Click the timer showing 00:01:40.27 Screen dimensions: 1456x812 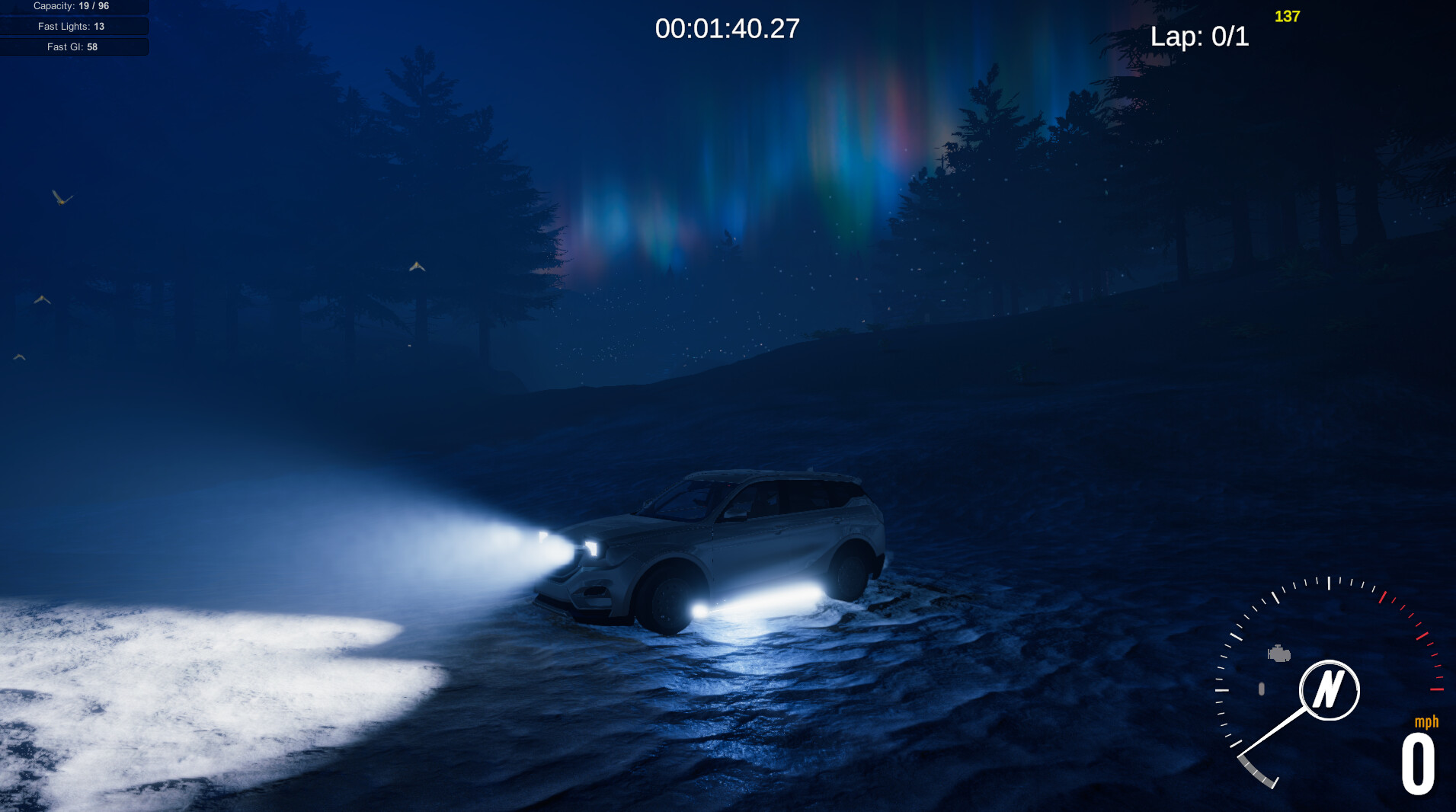pyautogui.click(x=728, y=28)
